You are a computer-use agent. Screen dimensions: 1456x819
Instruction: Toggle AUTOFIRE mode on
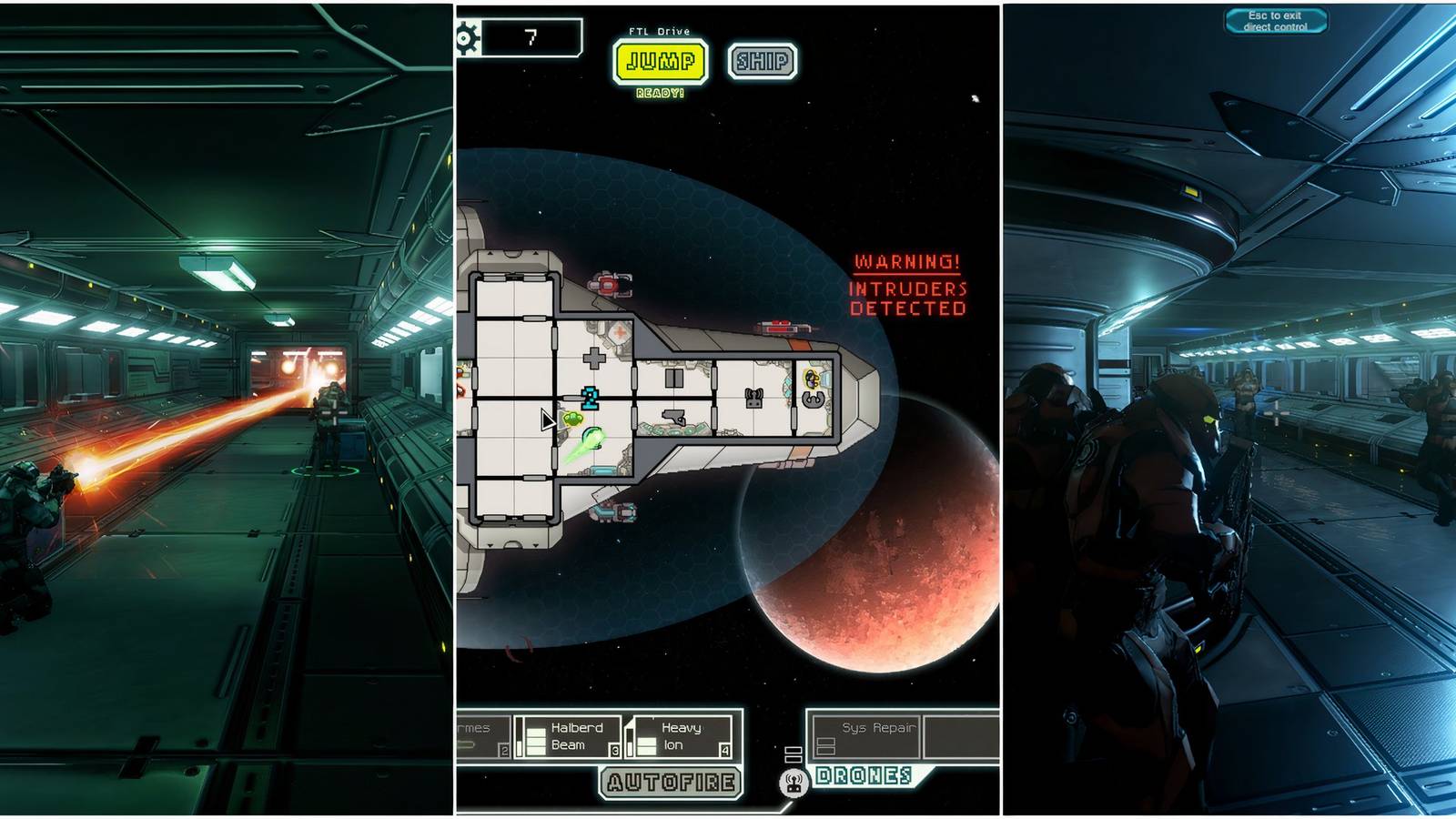click(669, 784)
